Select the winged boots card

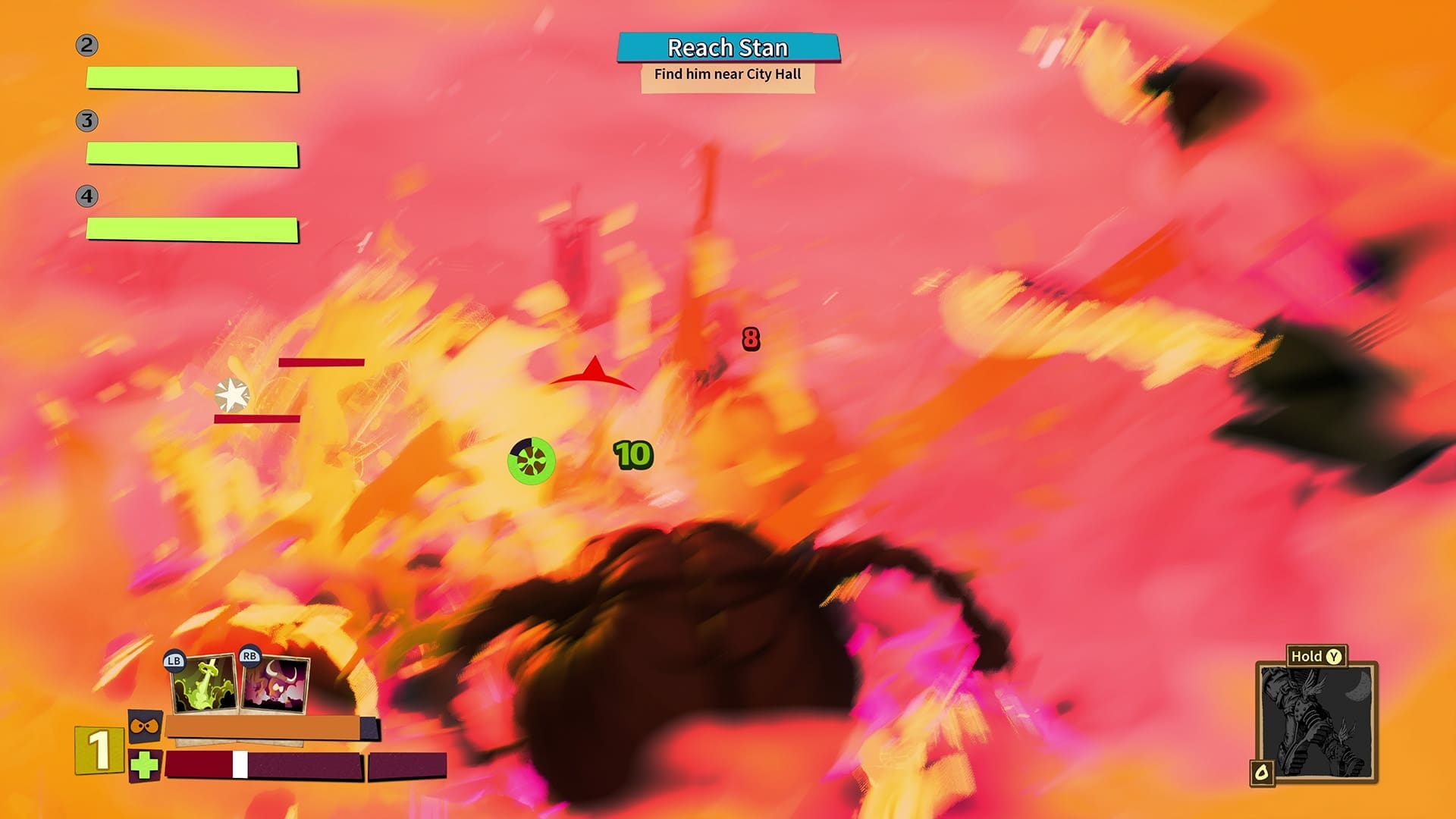(x=1316, y=722)
